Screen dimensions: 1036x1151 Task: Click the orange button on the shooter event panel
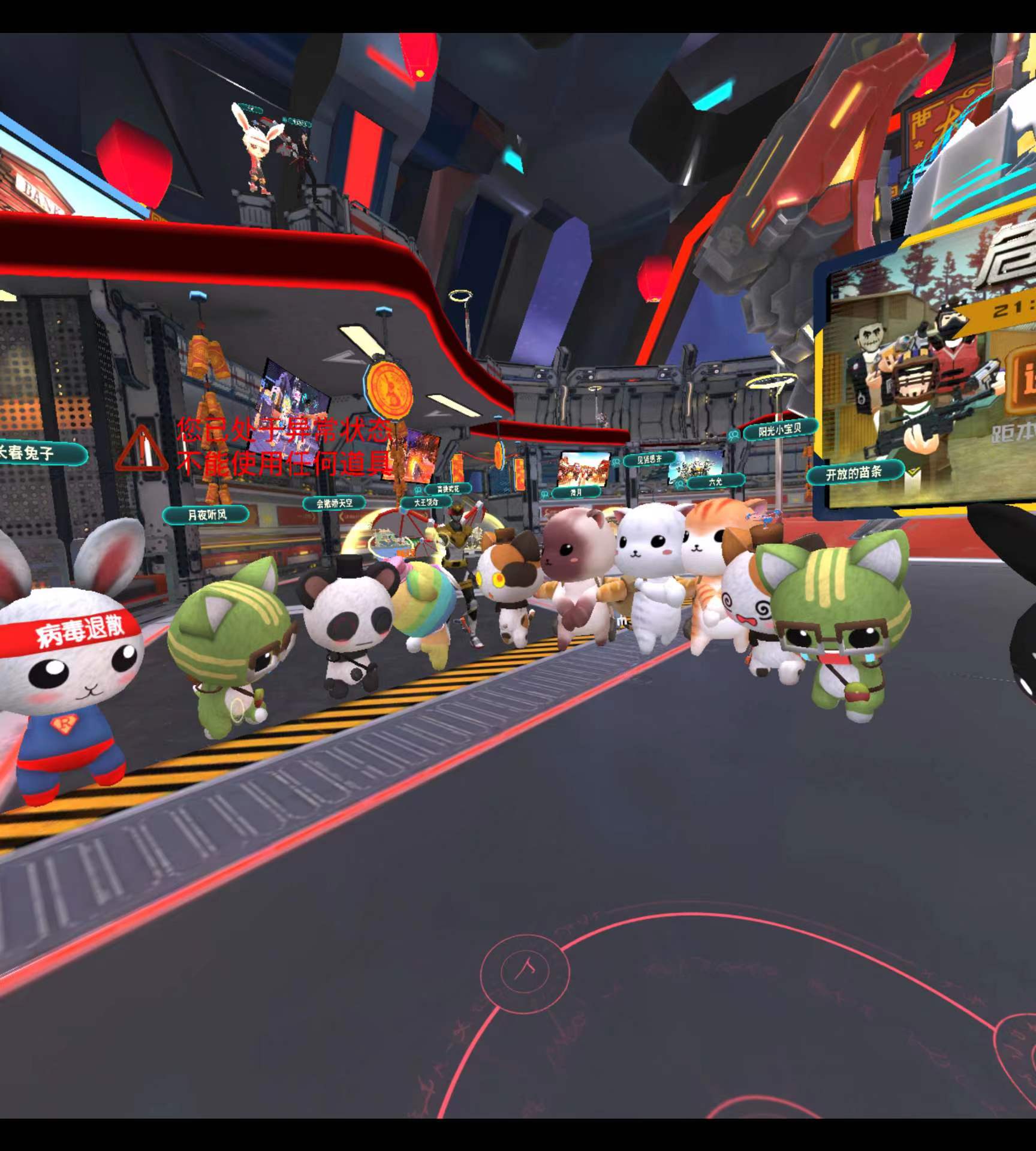[x=1021, y=383]
